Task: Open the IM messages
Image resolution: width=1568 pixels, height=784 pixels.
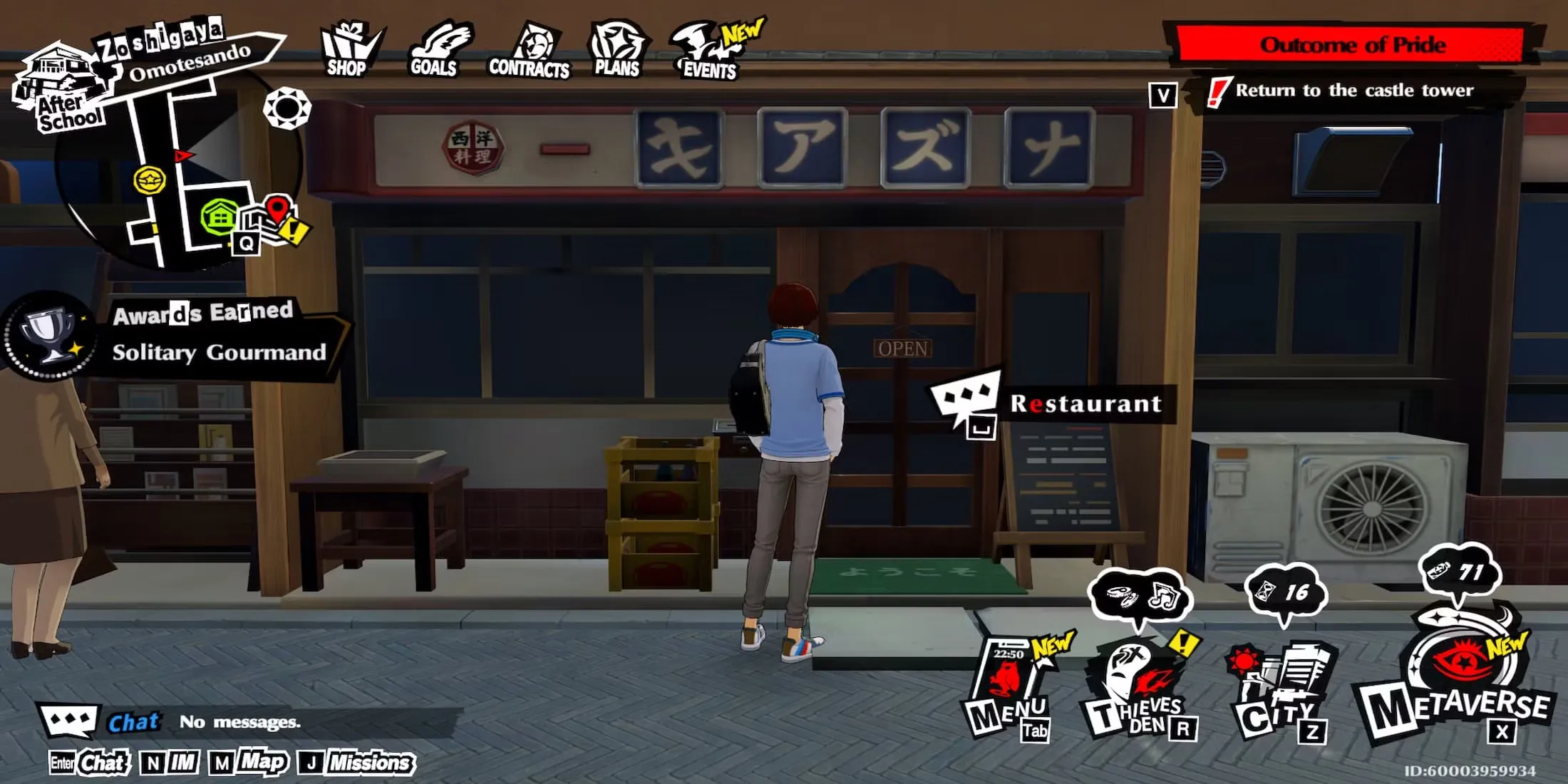Action: point(171,763)
